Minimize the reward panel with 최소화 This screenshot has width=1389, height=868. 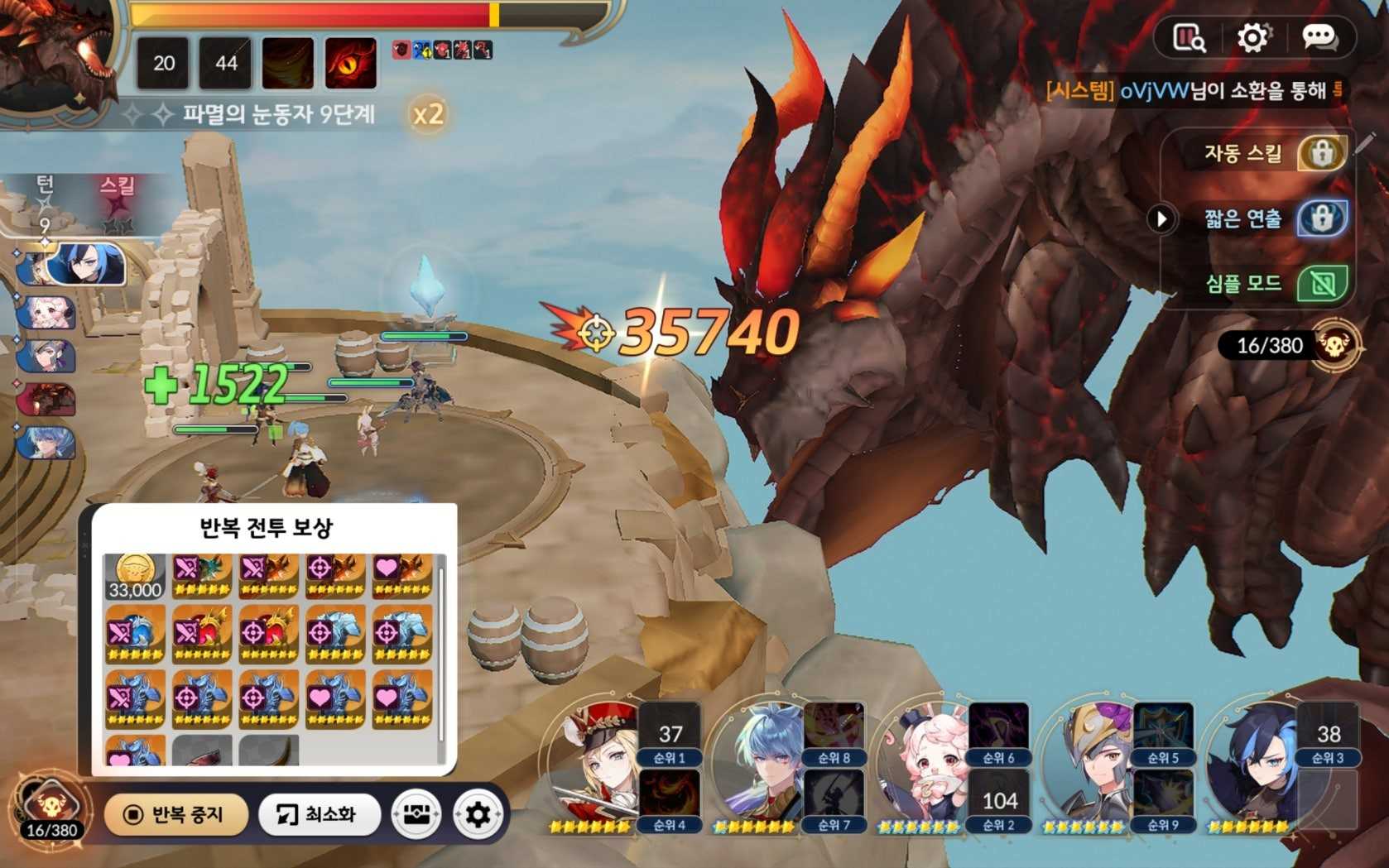(x=319, y=815)
